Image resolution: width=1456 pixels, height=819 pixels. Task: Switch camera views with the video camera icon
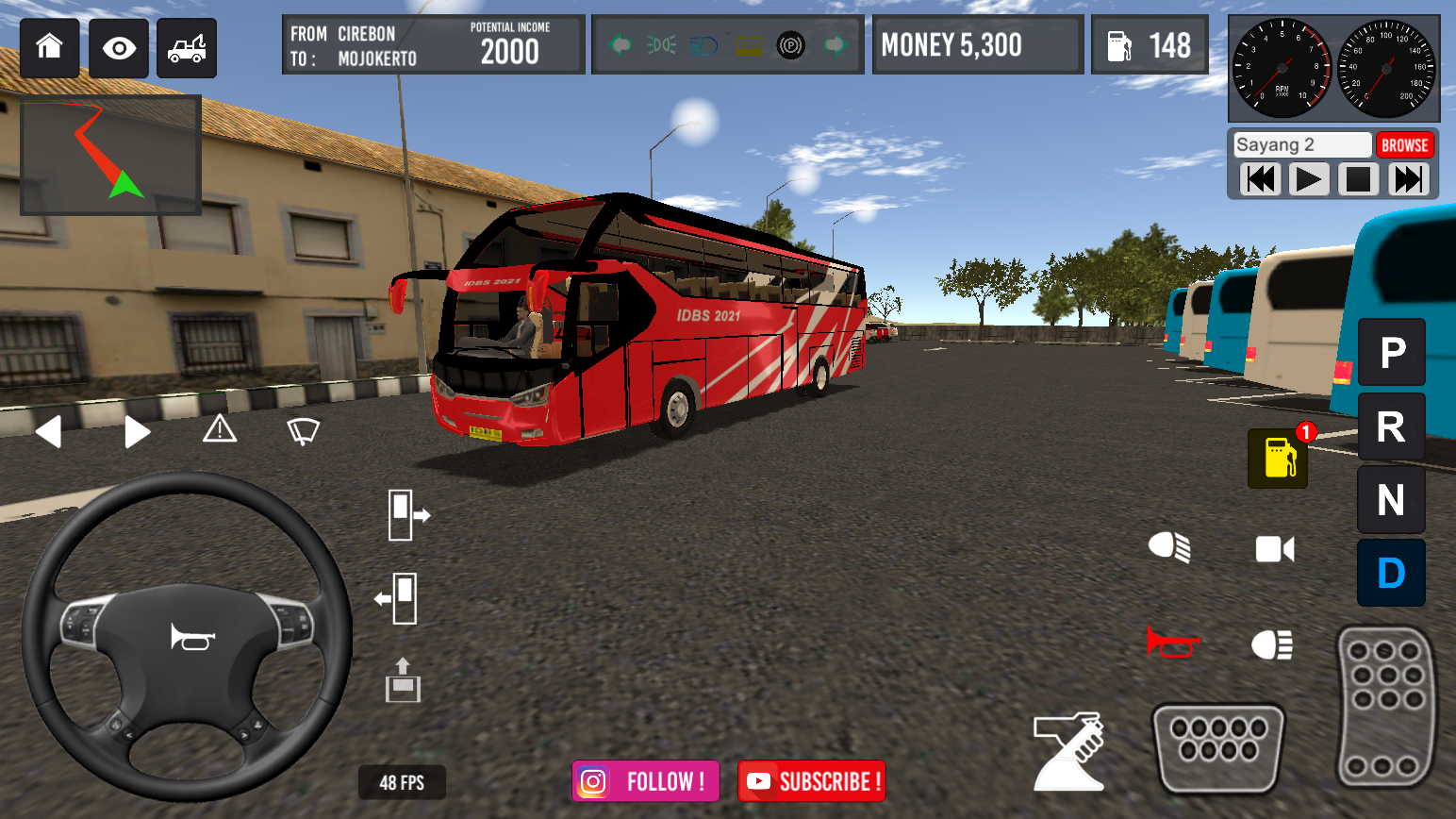[1274, 548]
